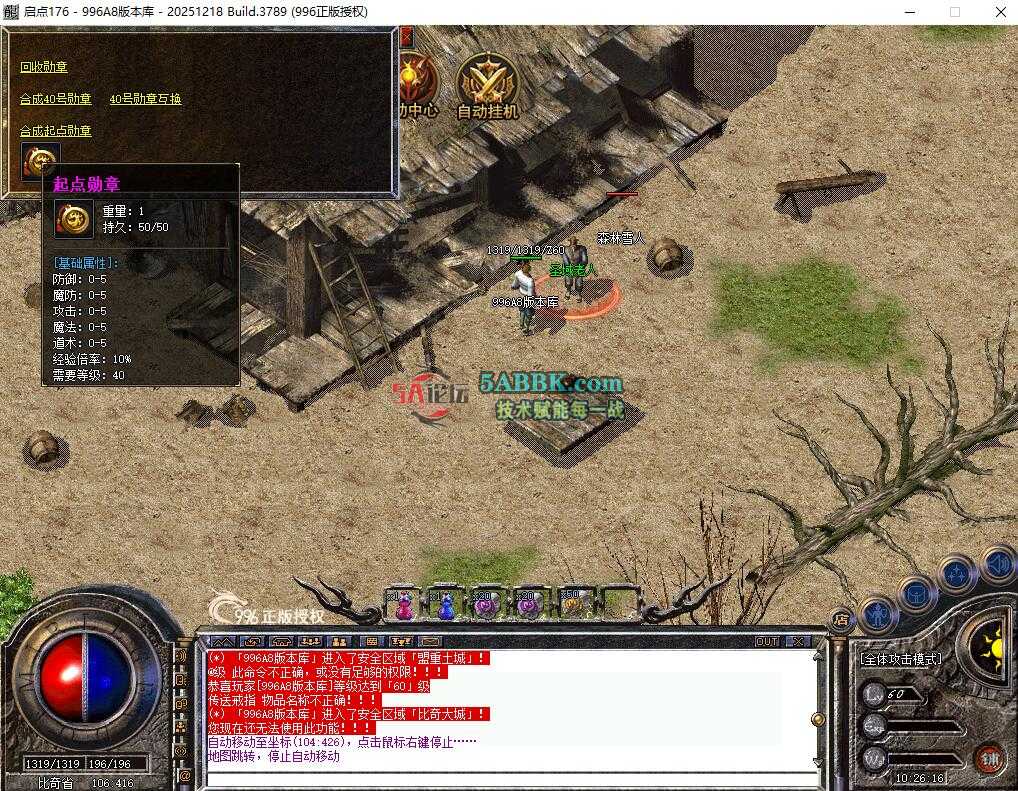Maximize the game window
1018x791 pixels.
[x=954, y=12]
